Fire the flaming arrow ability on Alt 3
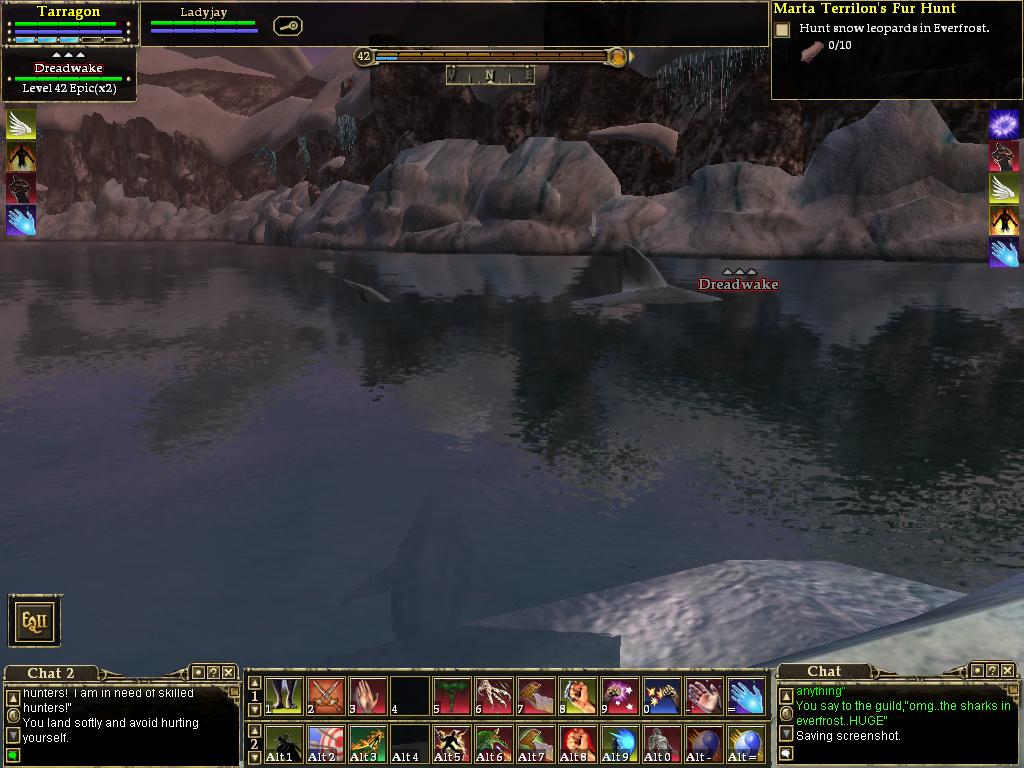The width and height of the screenshot is (1024, 768). [368, 745]
